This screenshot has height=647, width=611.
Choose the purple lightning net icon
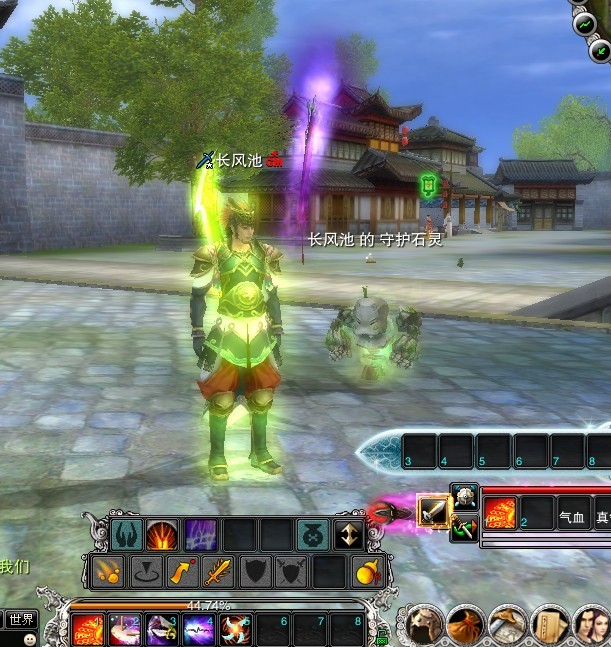(199, 535)
